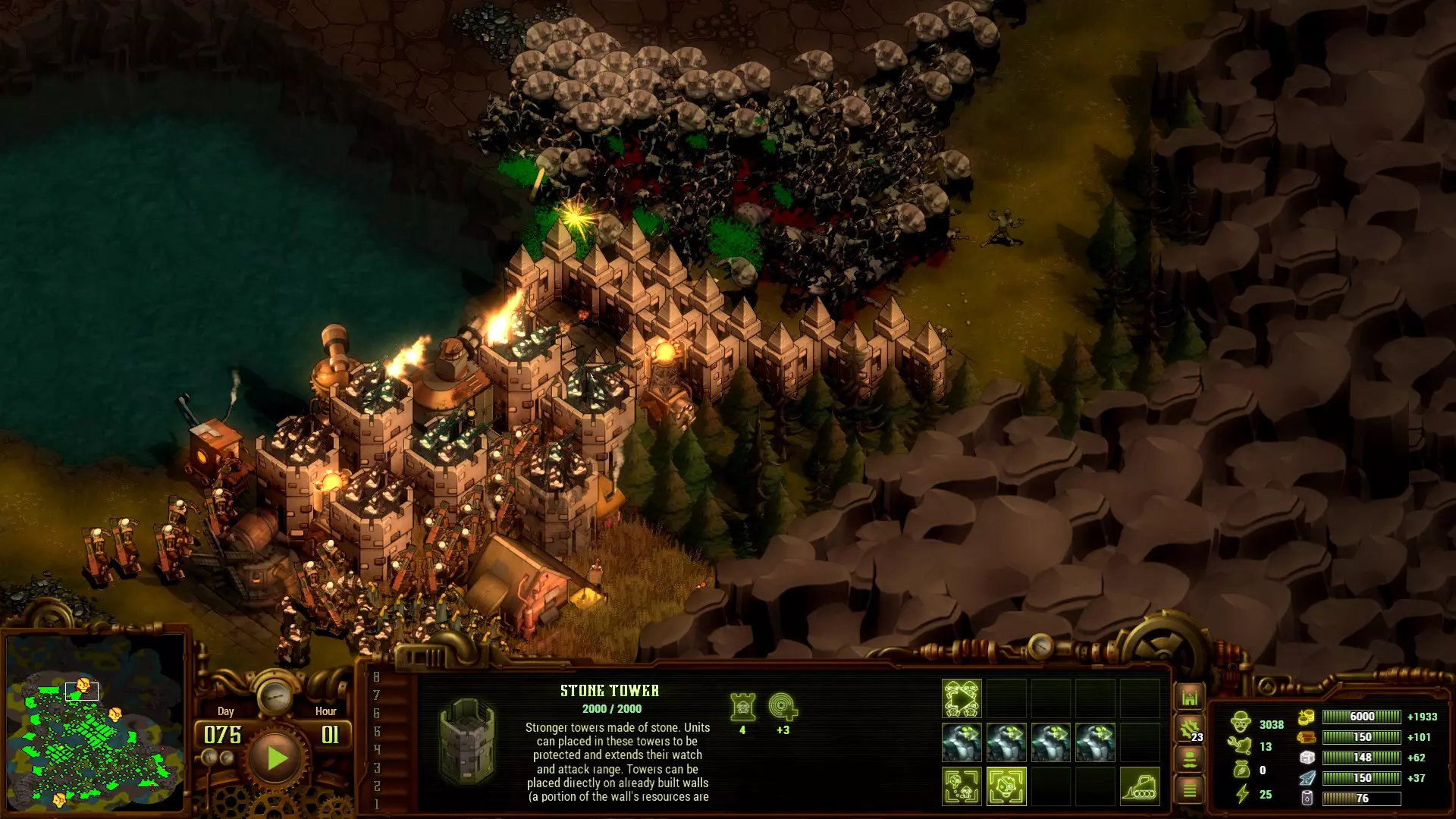
Task: Open the infected count tab showing 23
Action: click(1189, 729)
